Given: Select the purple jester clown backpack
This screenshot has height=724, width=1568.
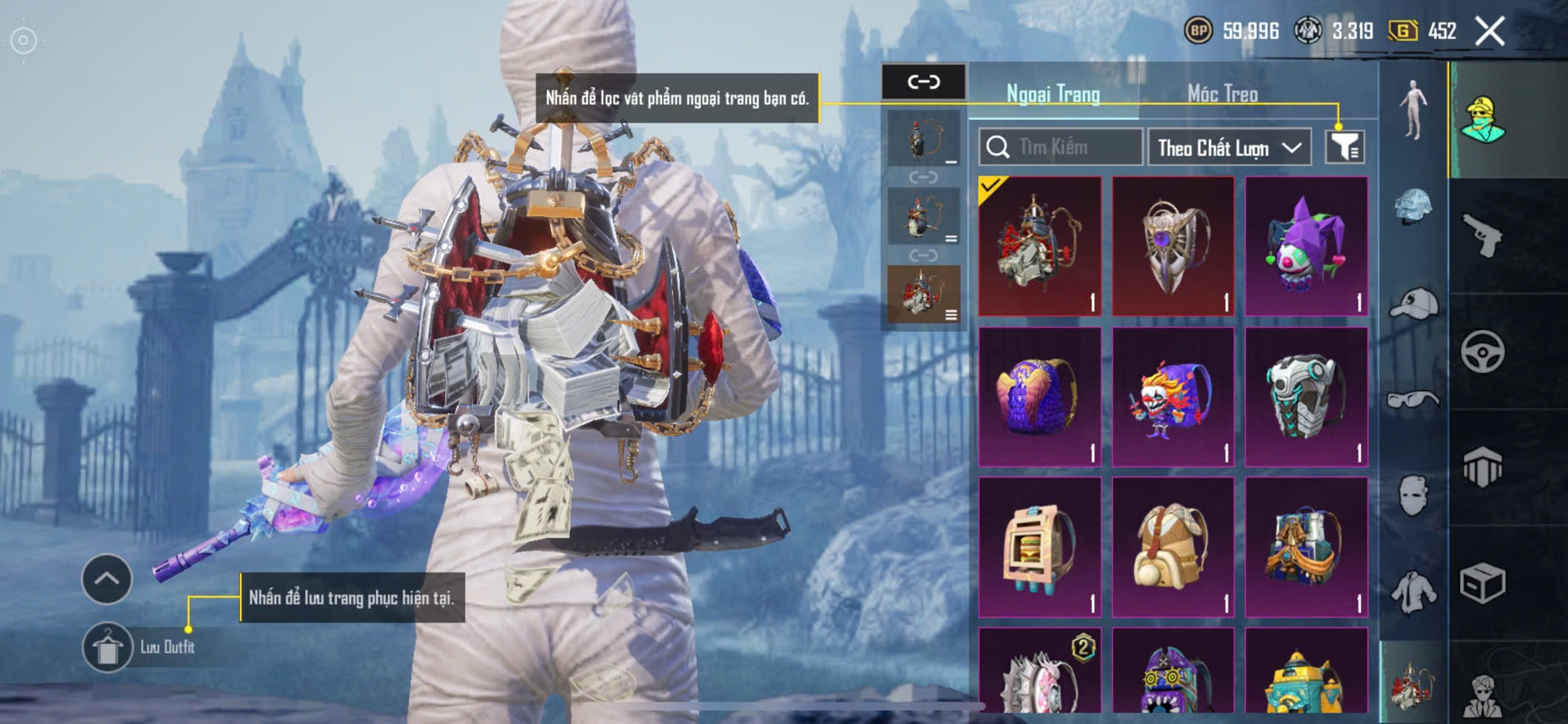Looking at the screenshot, I should 1306,246.
